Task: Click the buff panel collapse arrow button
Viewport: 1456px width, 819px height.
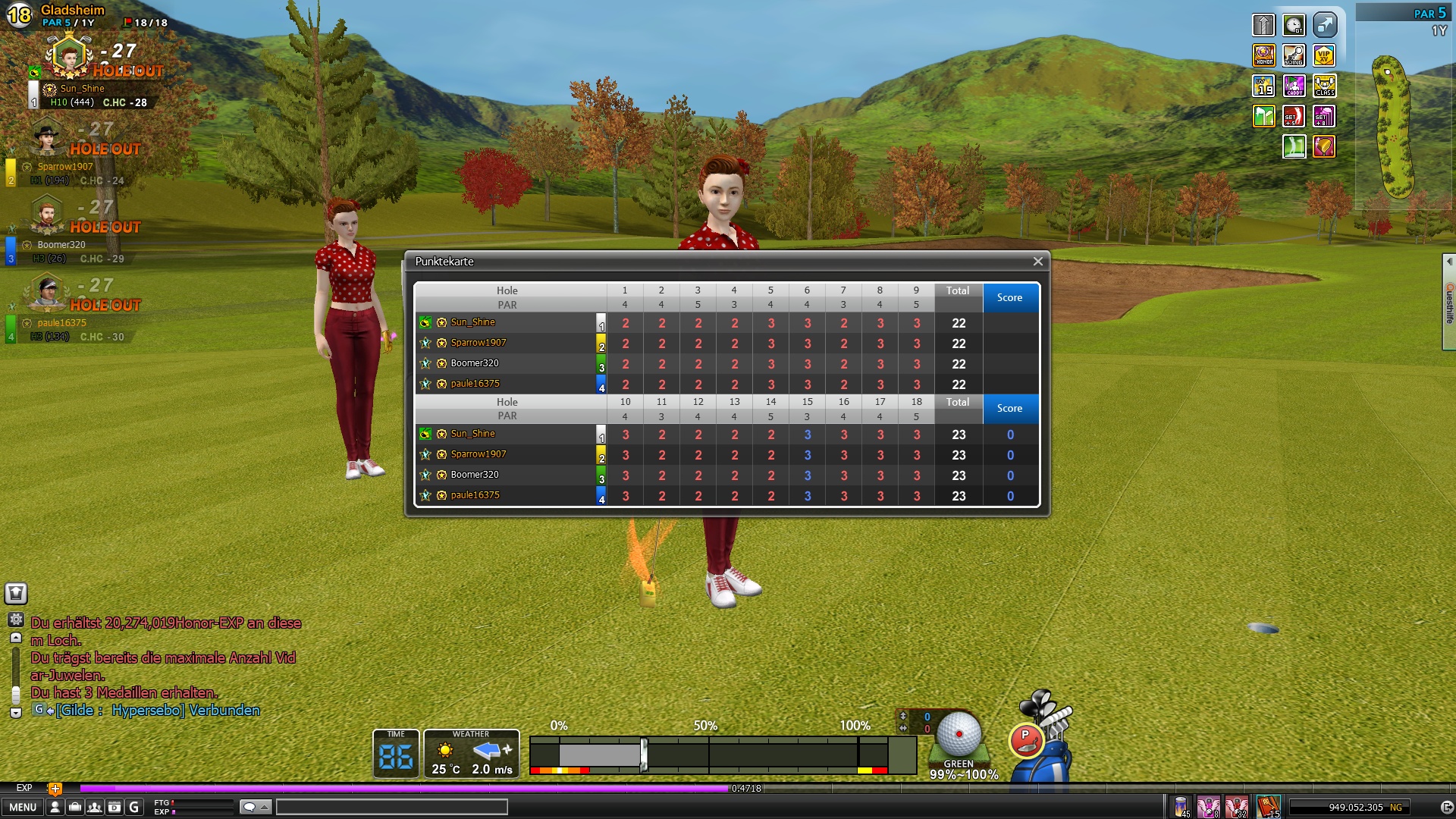Action: [1324, 25]
